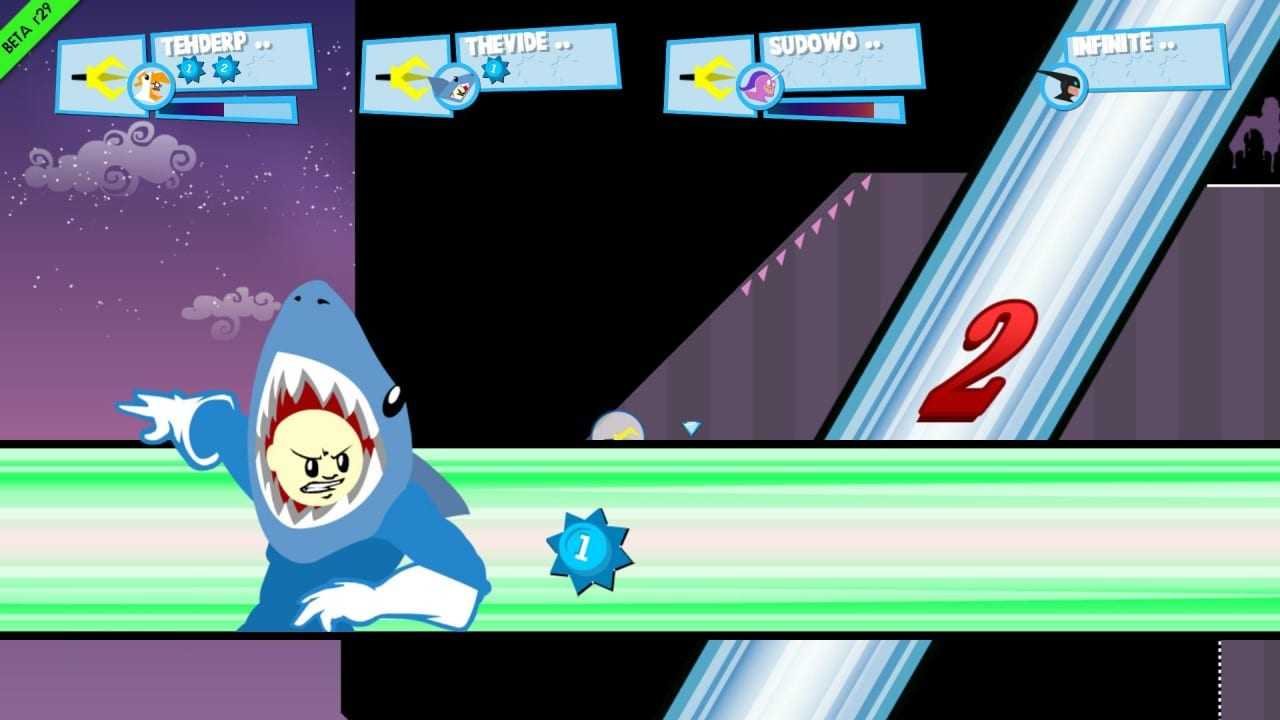Viewport: 1280px width, 720px height.
Task: Expand INFINITE's name with the dots indicator
Action: click(x=1166, y=43)
